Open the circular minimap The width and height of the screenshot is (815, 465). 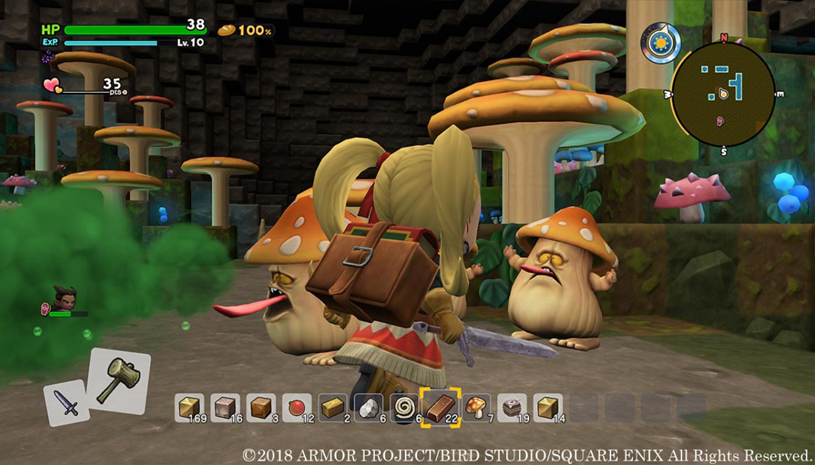pos(722,93)
